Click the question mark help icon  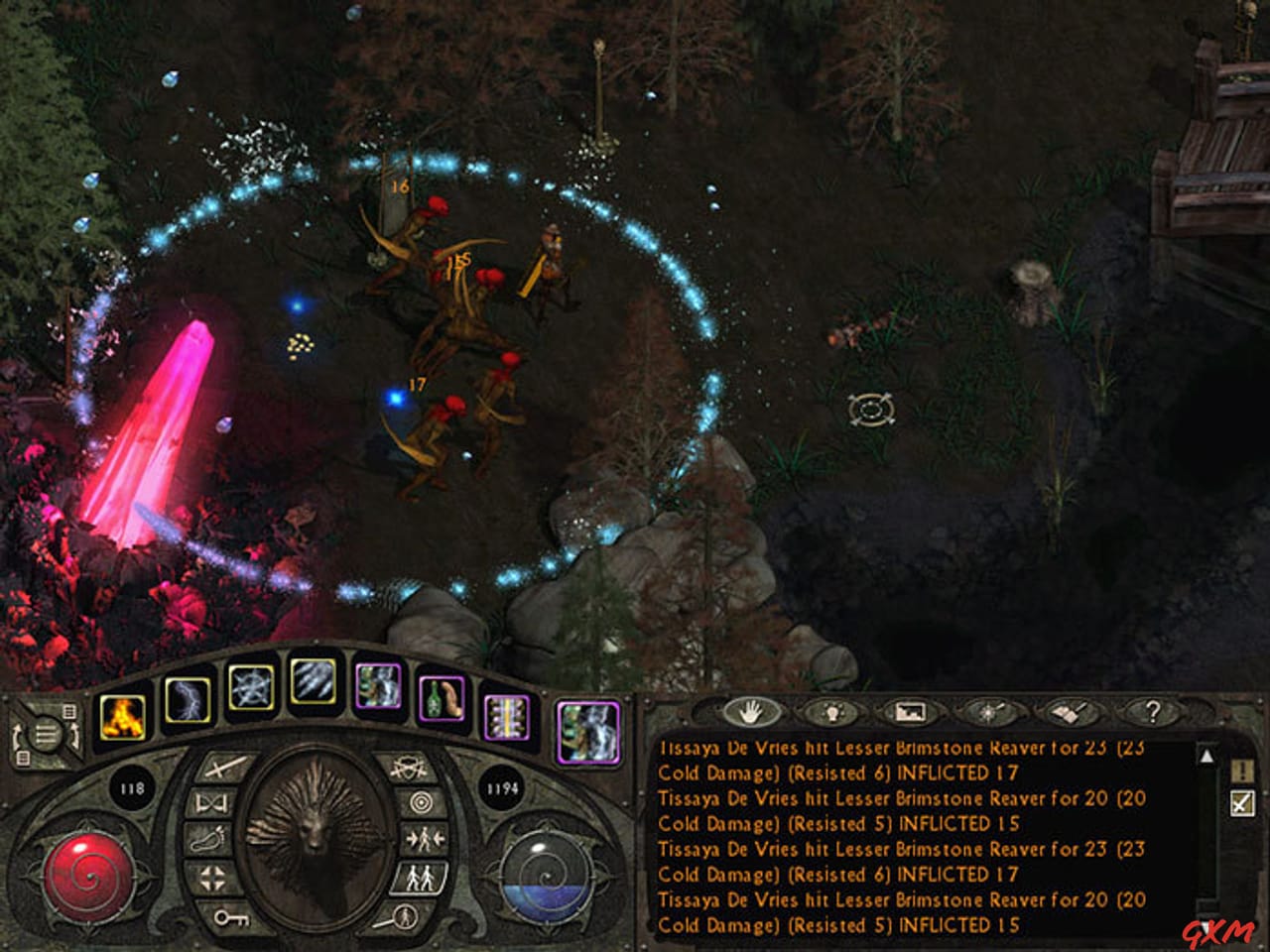tap(1154, 713)
